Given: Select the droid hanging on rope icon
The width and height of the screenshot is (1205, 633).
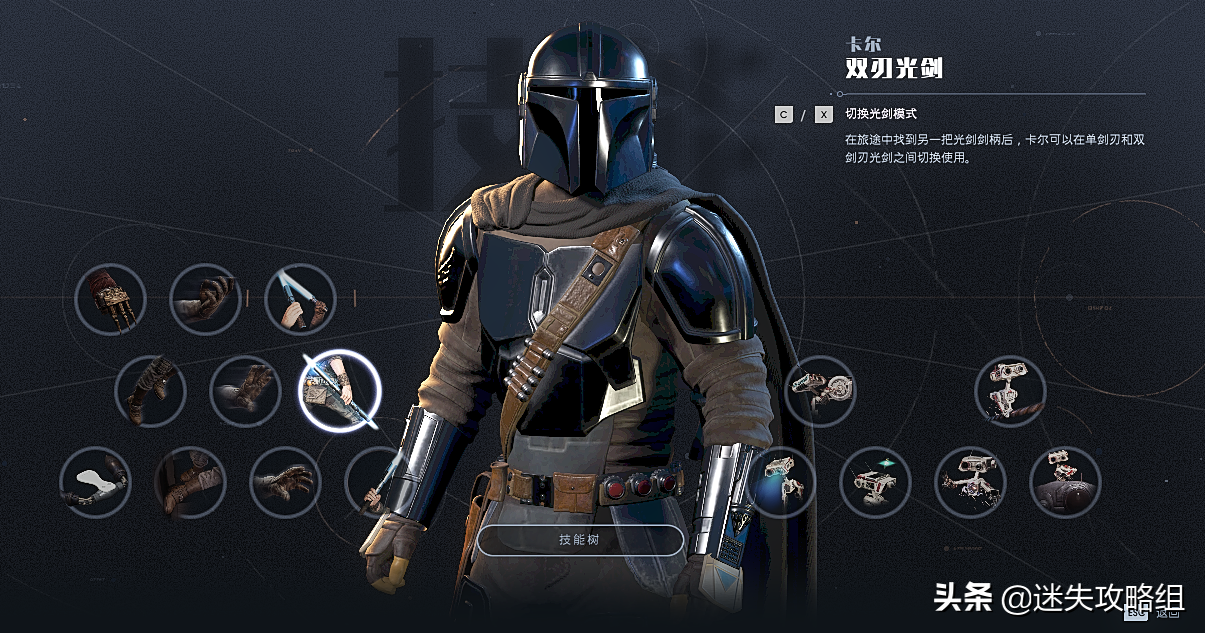Looking at the screenshot, I should coord(1010,391).
